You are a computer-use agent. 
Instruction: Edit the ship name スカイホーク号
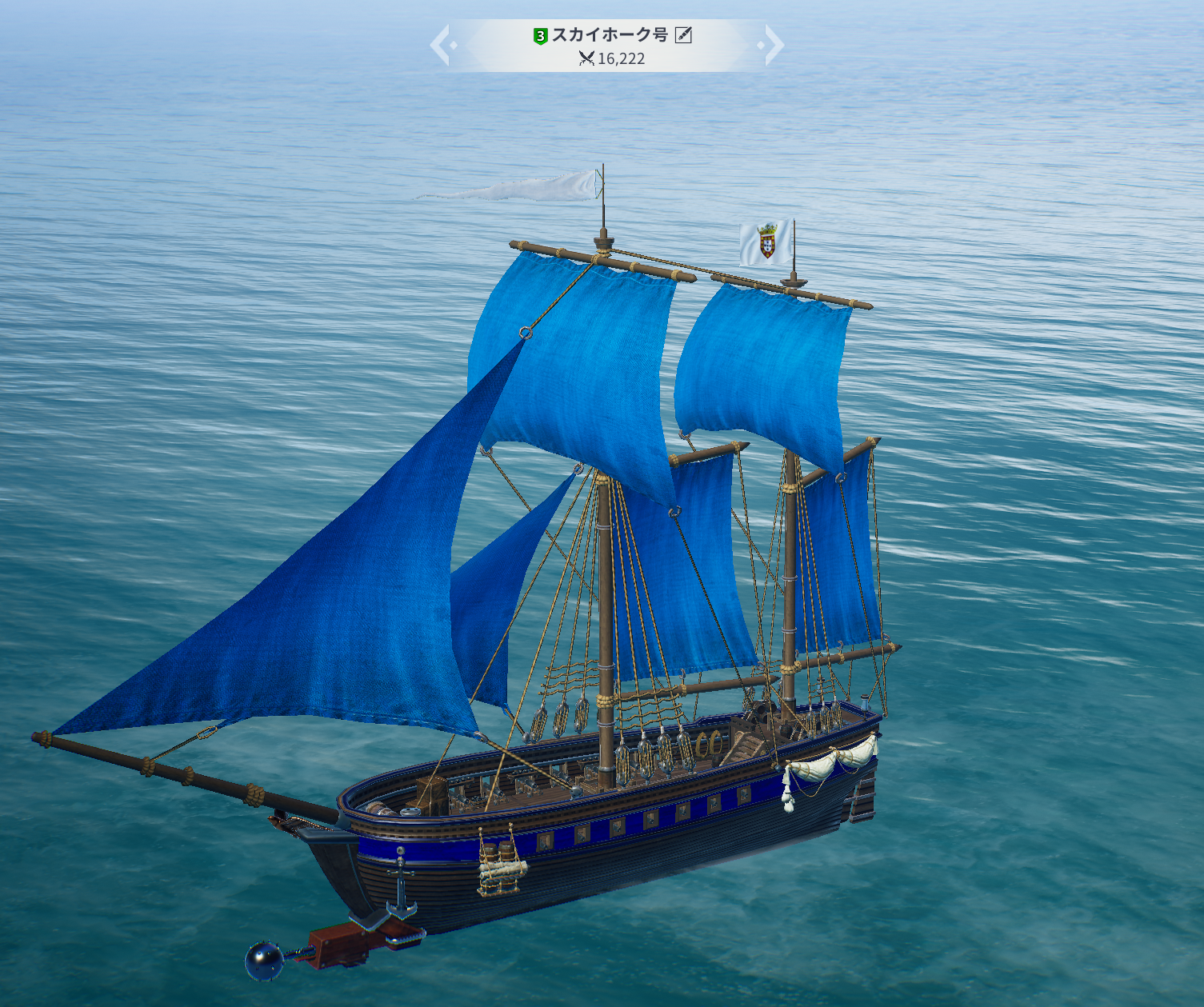coord(683,34)
